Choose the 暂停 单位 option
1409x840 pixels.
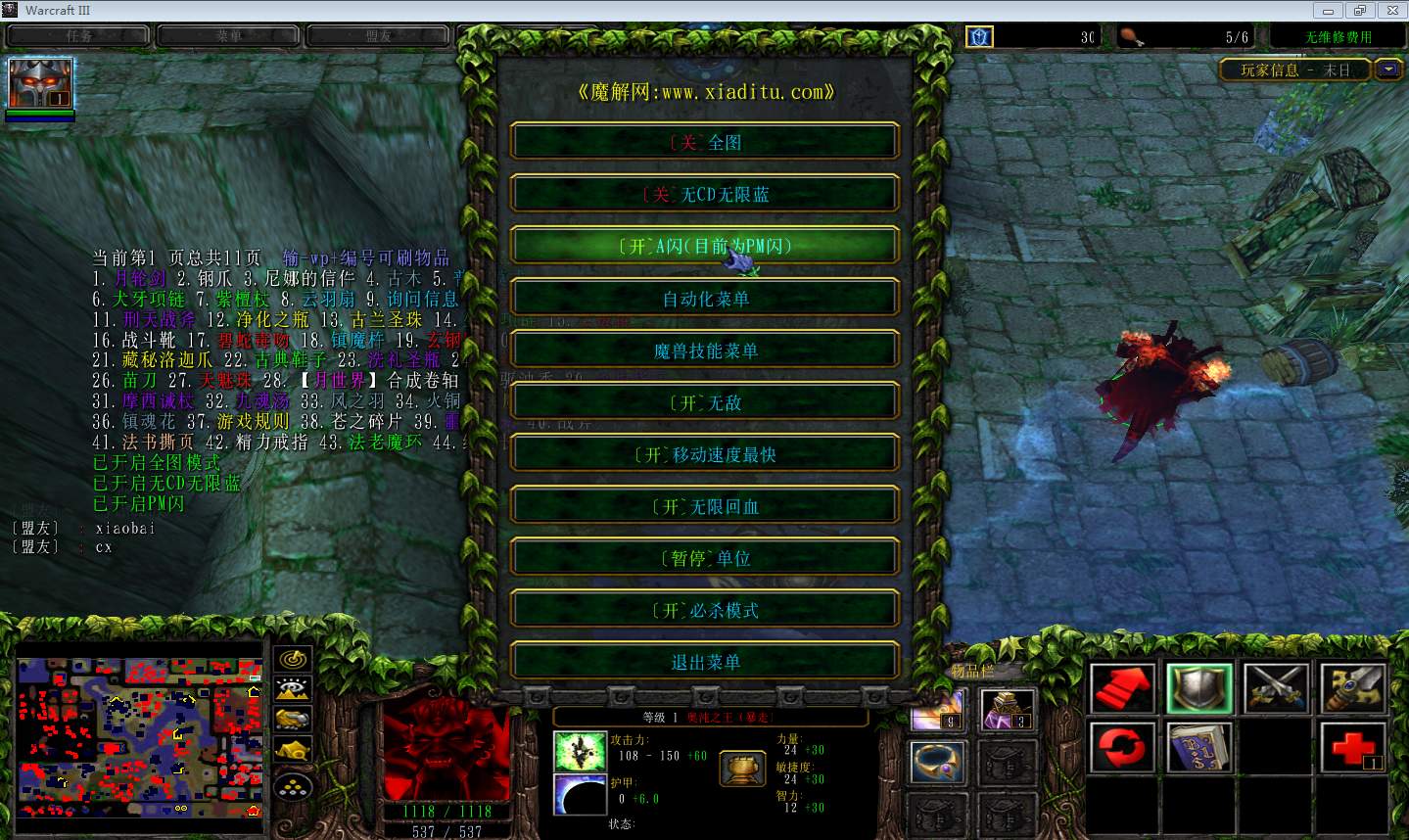click(x=704, y=558)
